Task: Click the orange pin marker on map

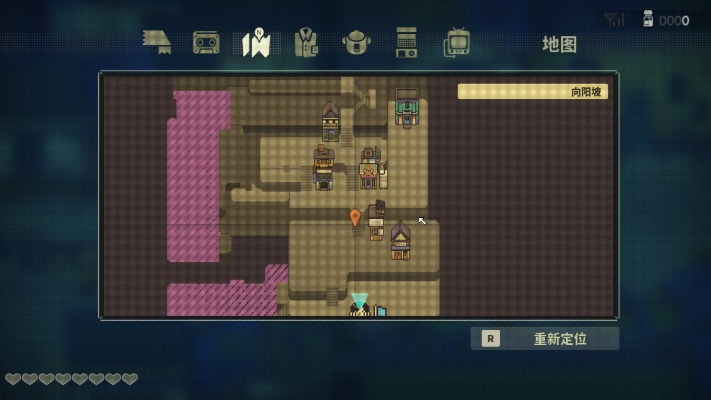Action: coord(355,216)
